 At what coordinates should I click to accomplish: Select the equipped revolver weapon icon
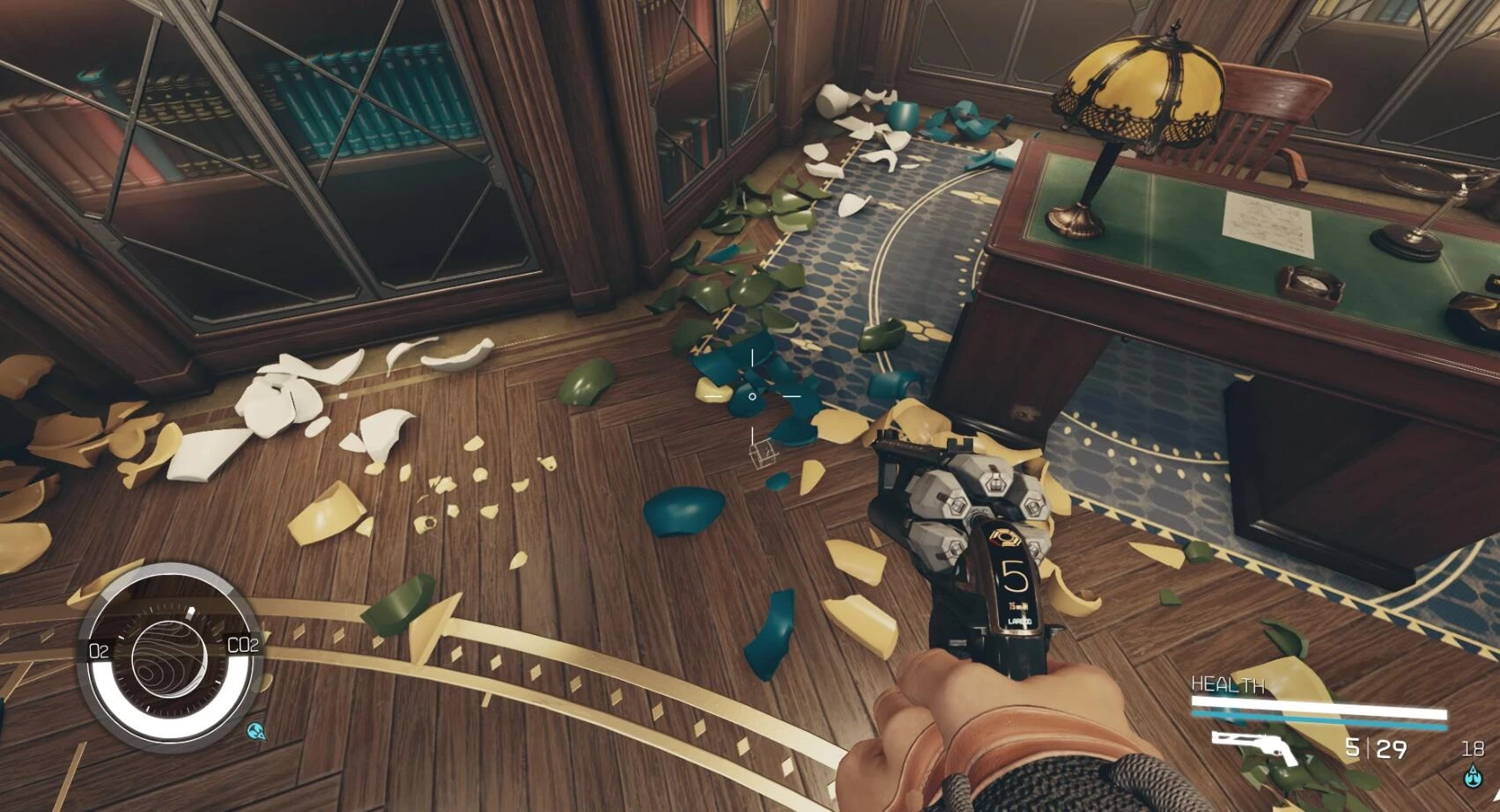coord(1254,747)
